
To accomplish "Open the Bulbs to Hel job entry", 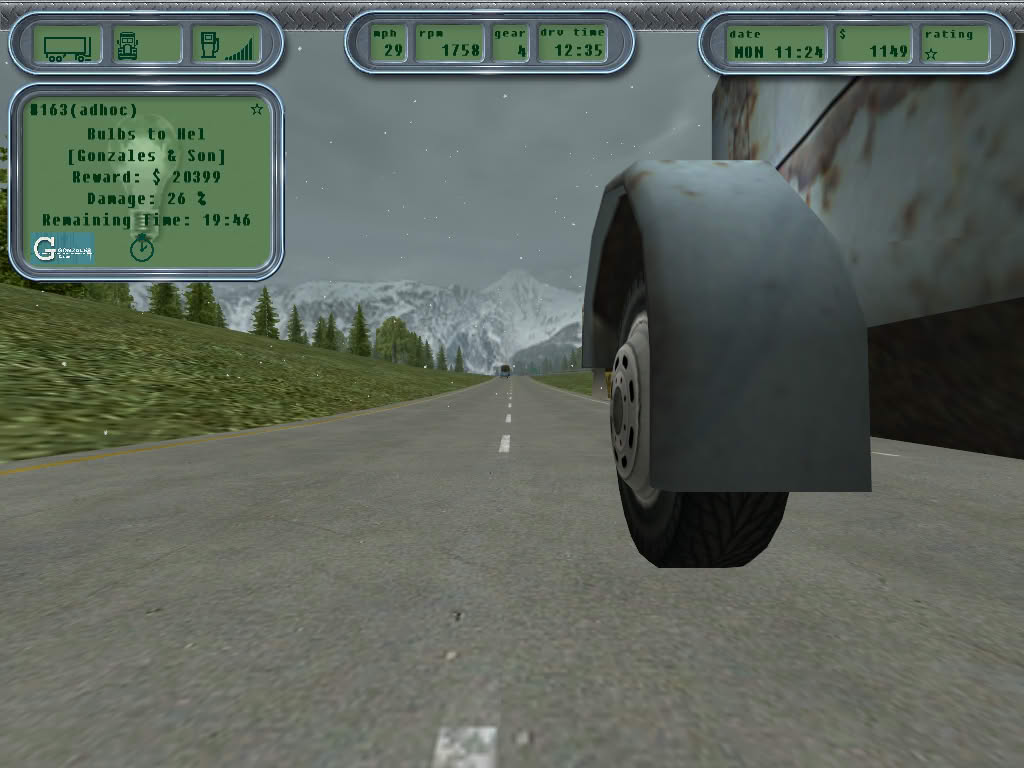I will coord(146,134).
